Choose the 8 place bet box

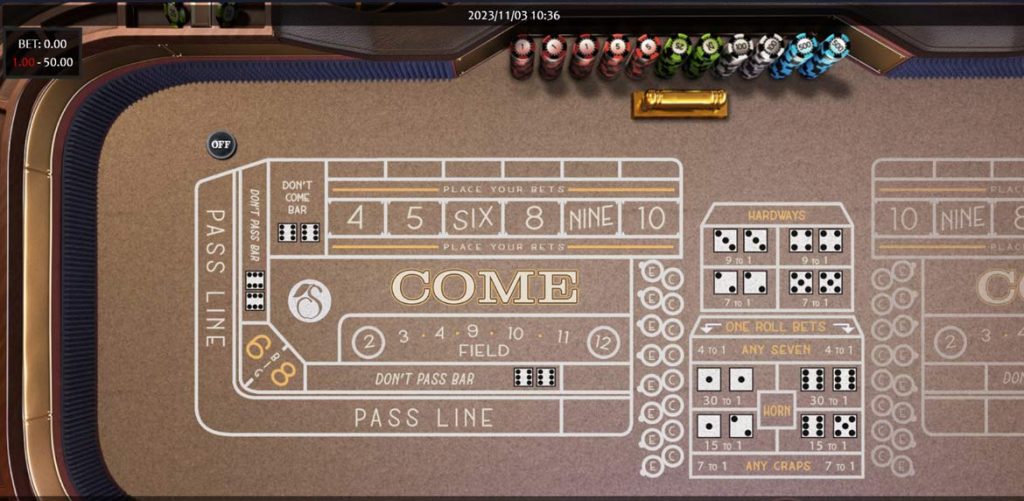coord(532,218)
